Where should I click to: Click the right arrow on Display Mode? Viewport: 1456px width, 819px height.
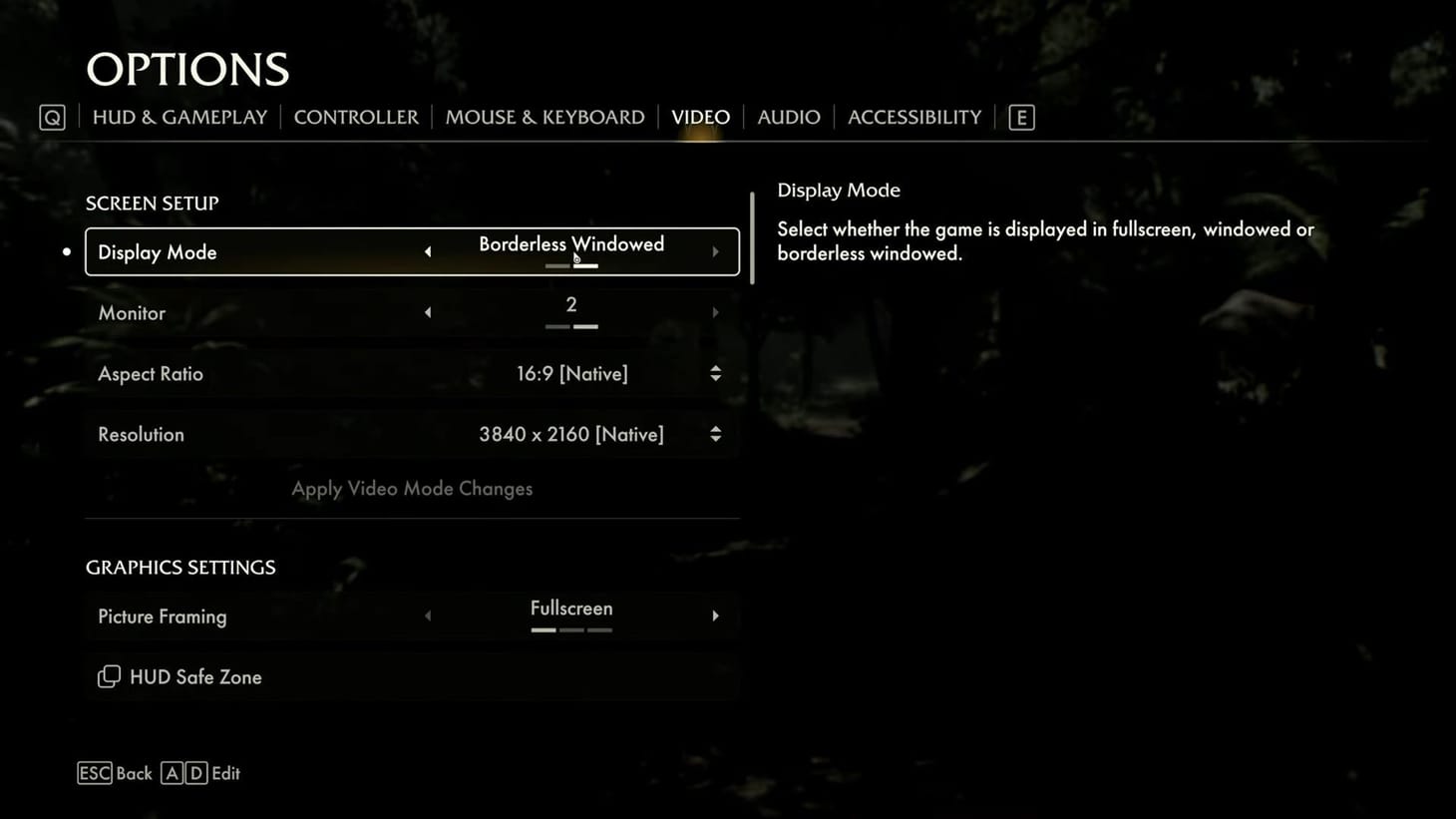(715, 251)
